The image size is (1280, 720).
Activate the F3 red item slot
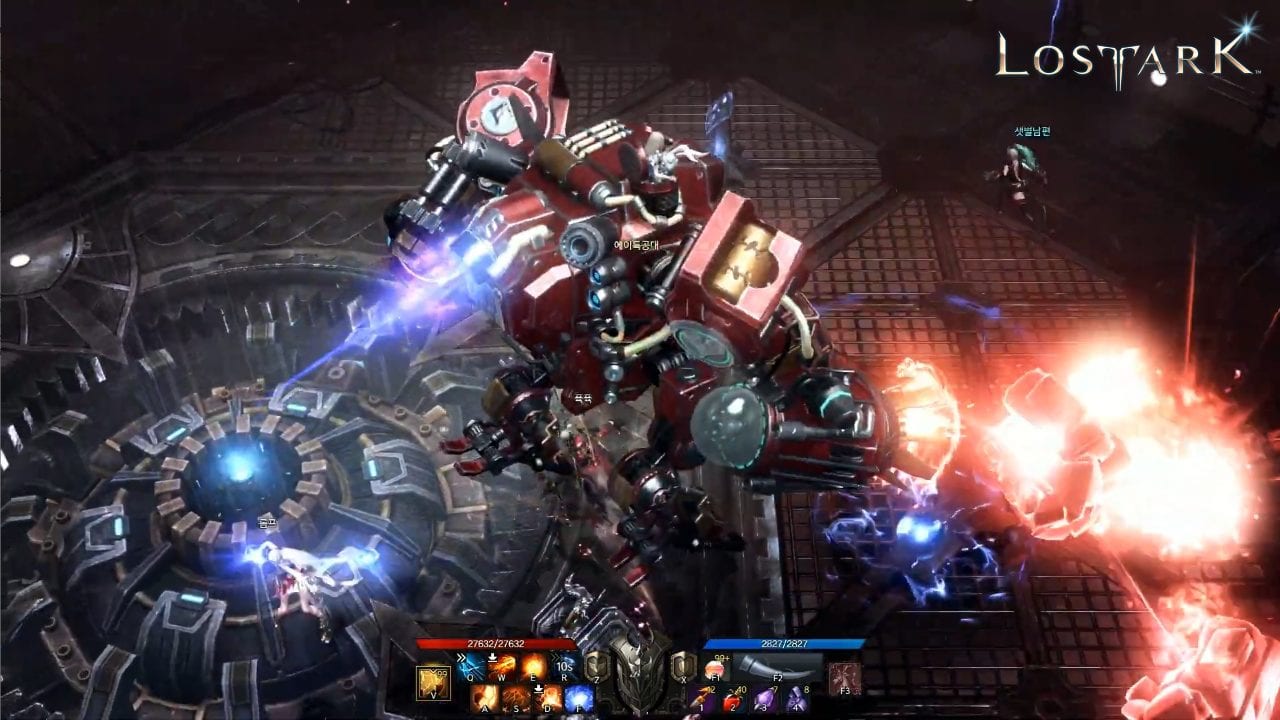pos(844,678)
